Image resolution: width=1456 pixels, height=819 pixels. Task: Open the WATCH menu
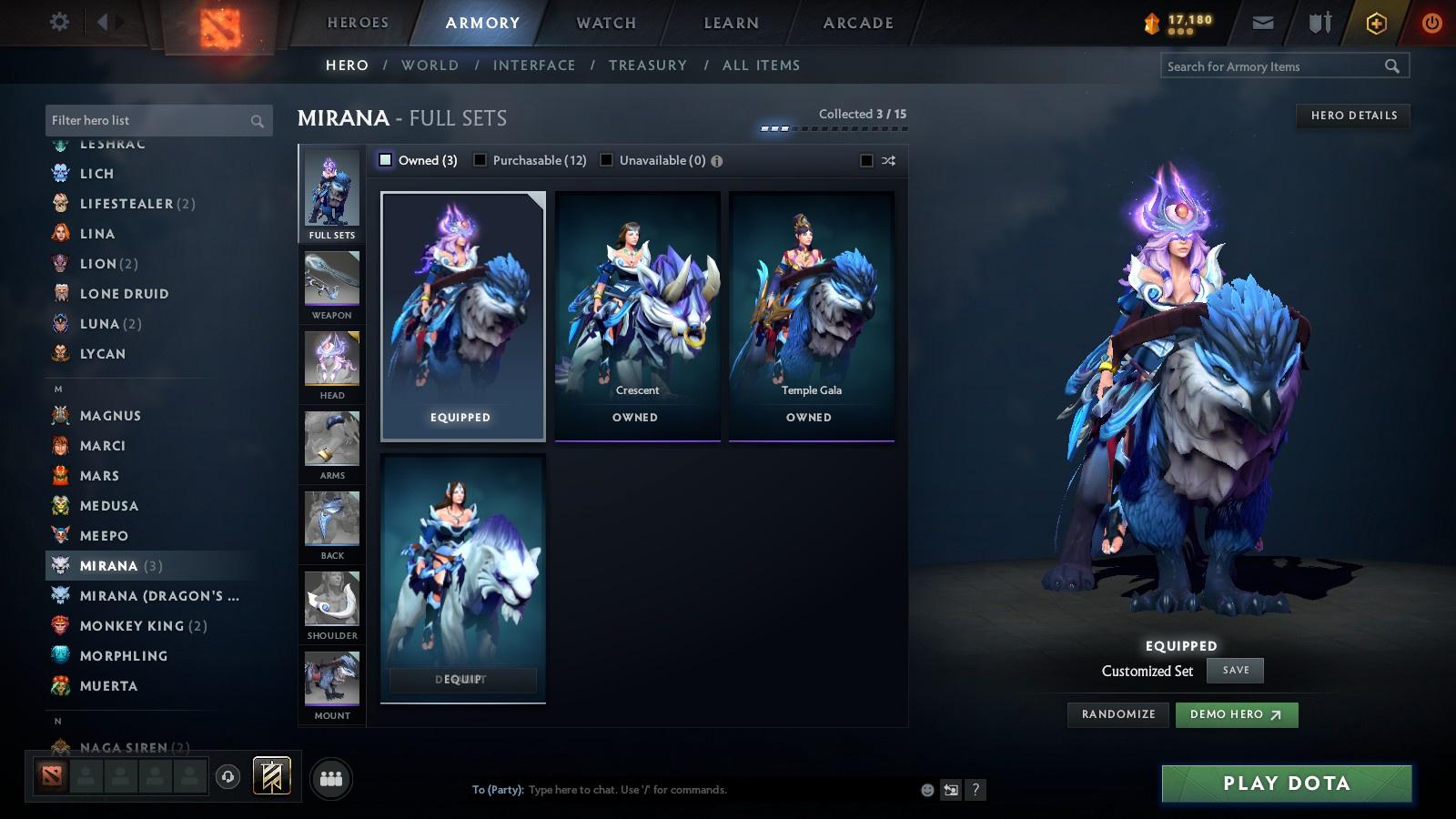click(603, 23)
